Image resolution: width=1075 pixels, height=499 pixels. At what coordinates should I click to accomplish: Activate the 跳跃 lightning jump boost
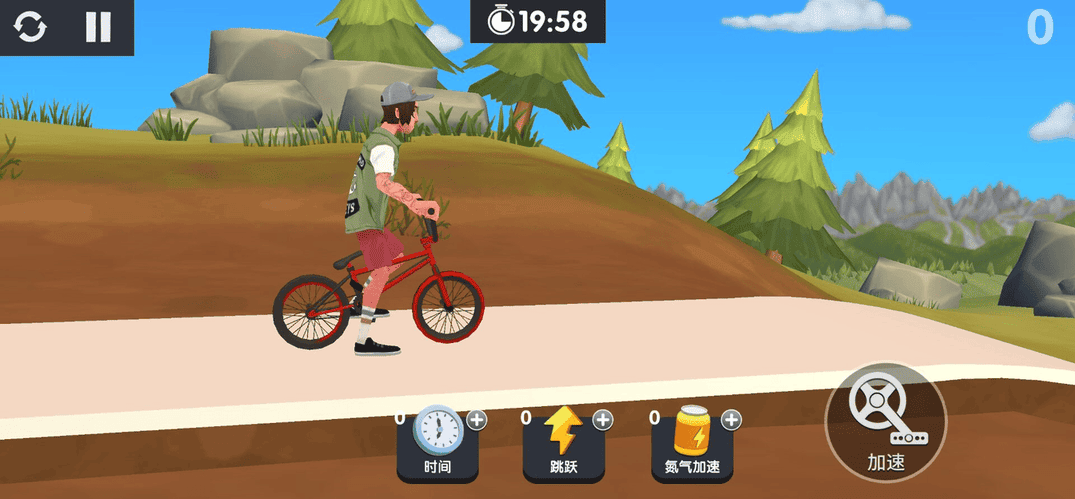click(563, 443)
